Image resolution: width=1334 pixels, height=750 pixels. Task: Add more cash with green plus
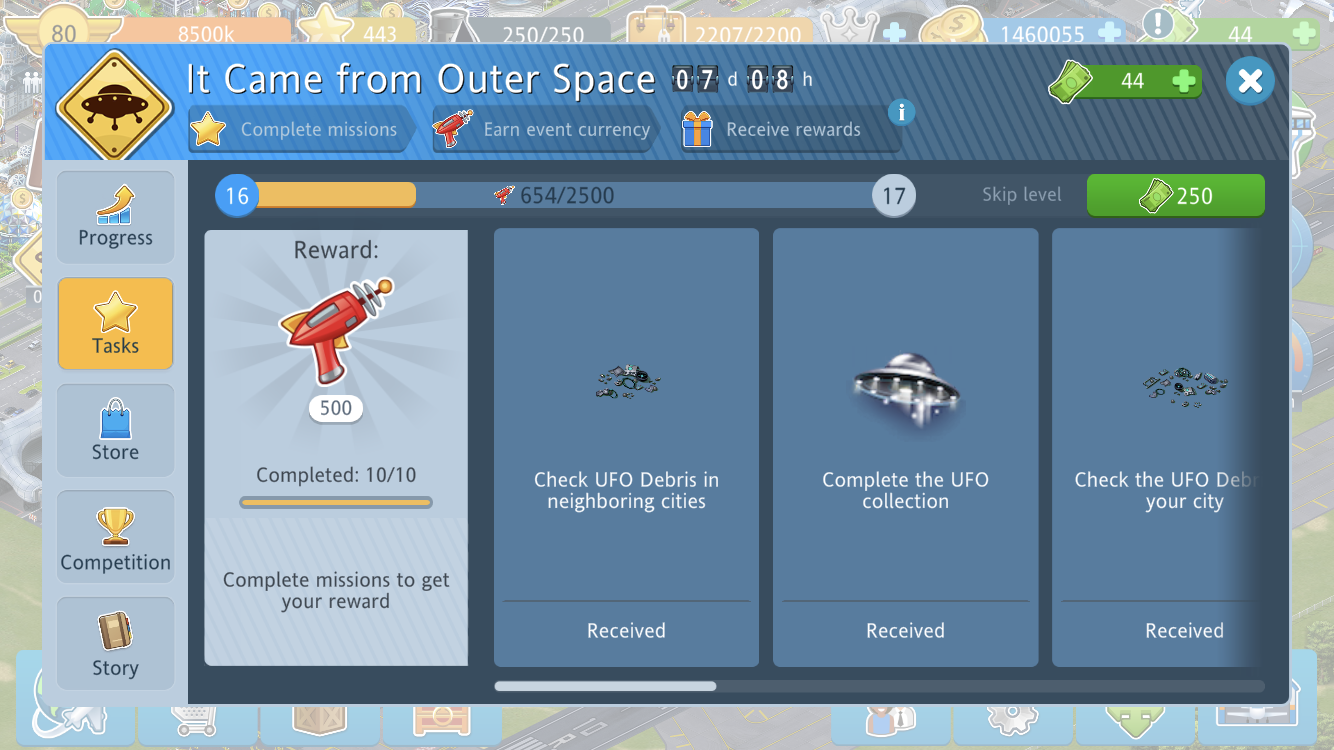(1184, 81)
